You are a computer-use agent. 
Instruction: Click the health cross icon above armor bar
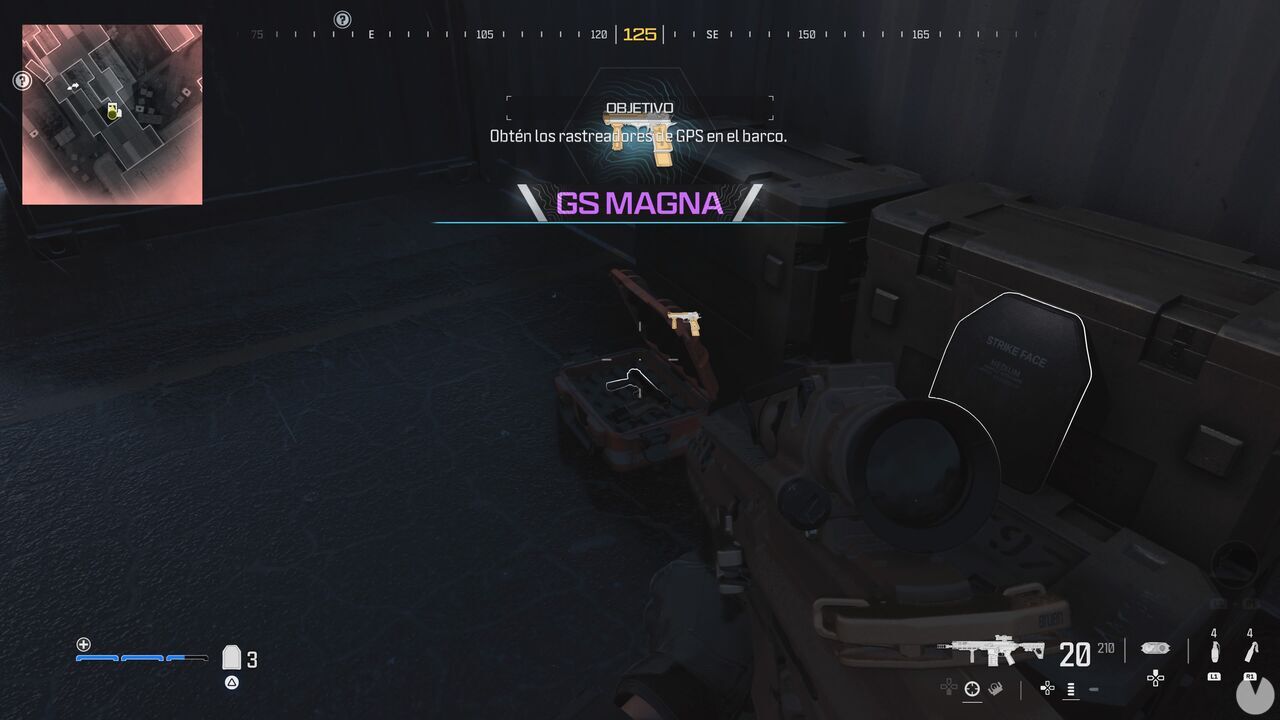coord(83,645)
